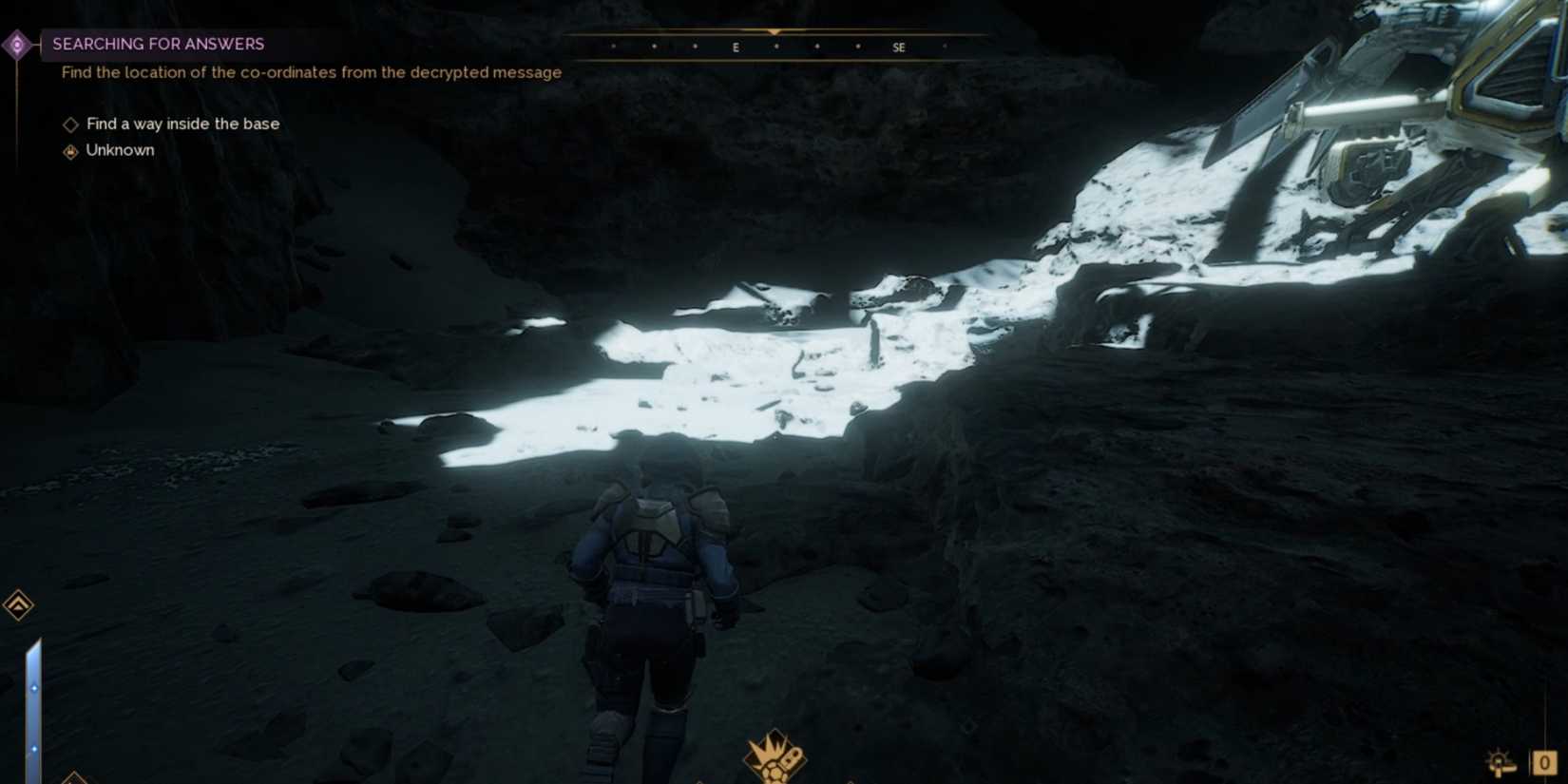This screenshot has width=1568, height=784.
Task: Toggle quest tracking on SEARCHING FOR ANSWERS
Action: (x=158, y=44)
